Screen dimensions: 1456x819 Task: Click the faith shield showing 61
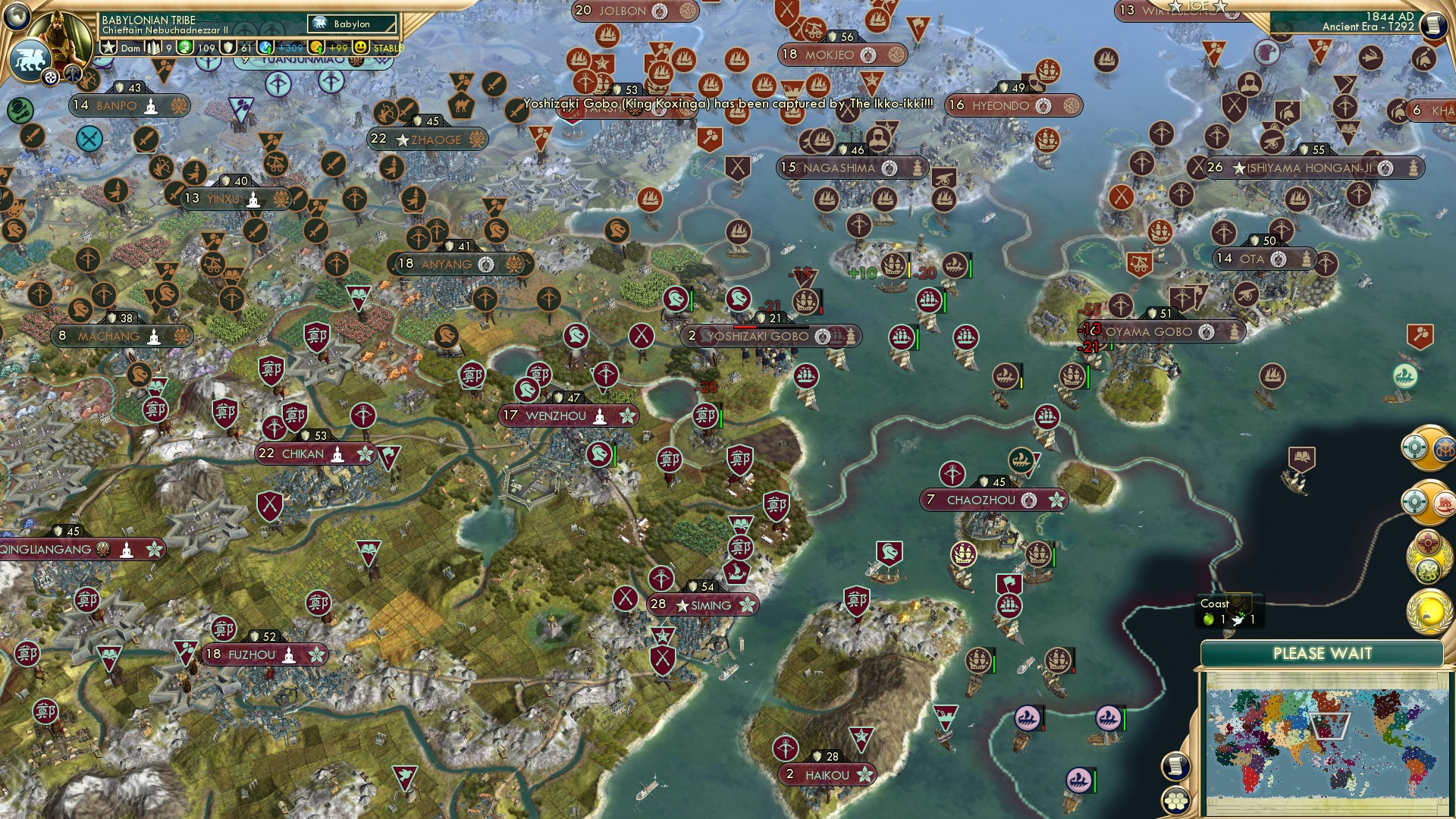(227, 47)
